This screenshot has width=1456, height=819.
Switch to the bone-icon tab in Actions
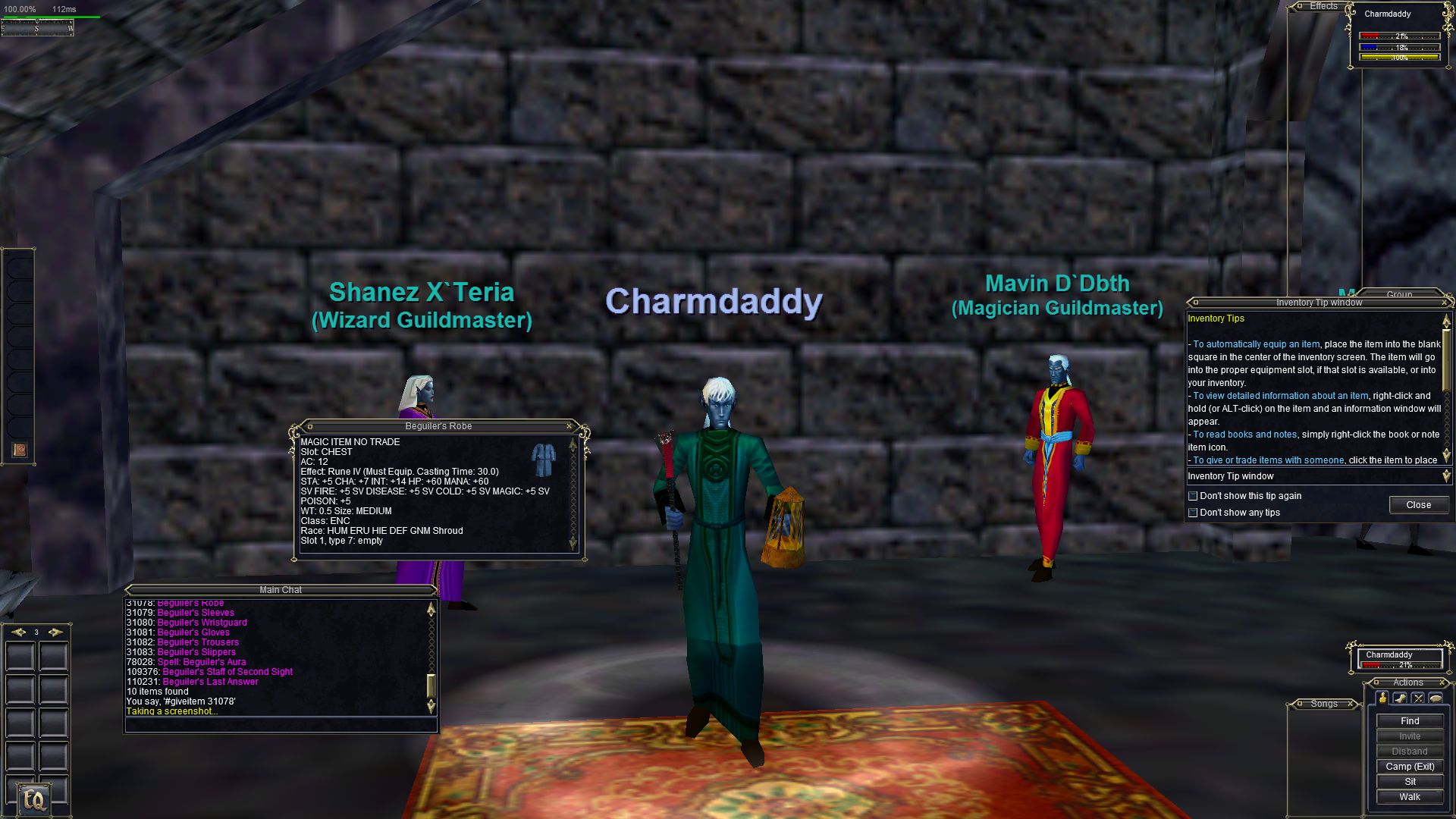pyautogui.click(x=1400, y=698)
